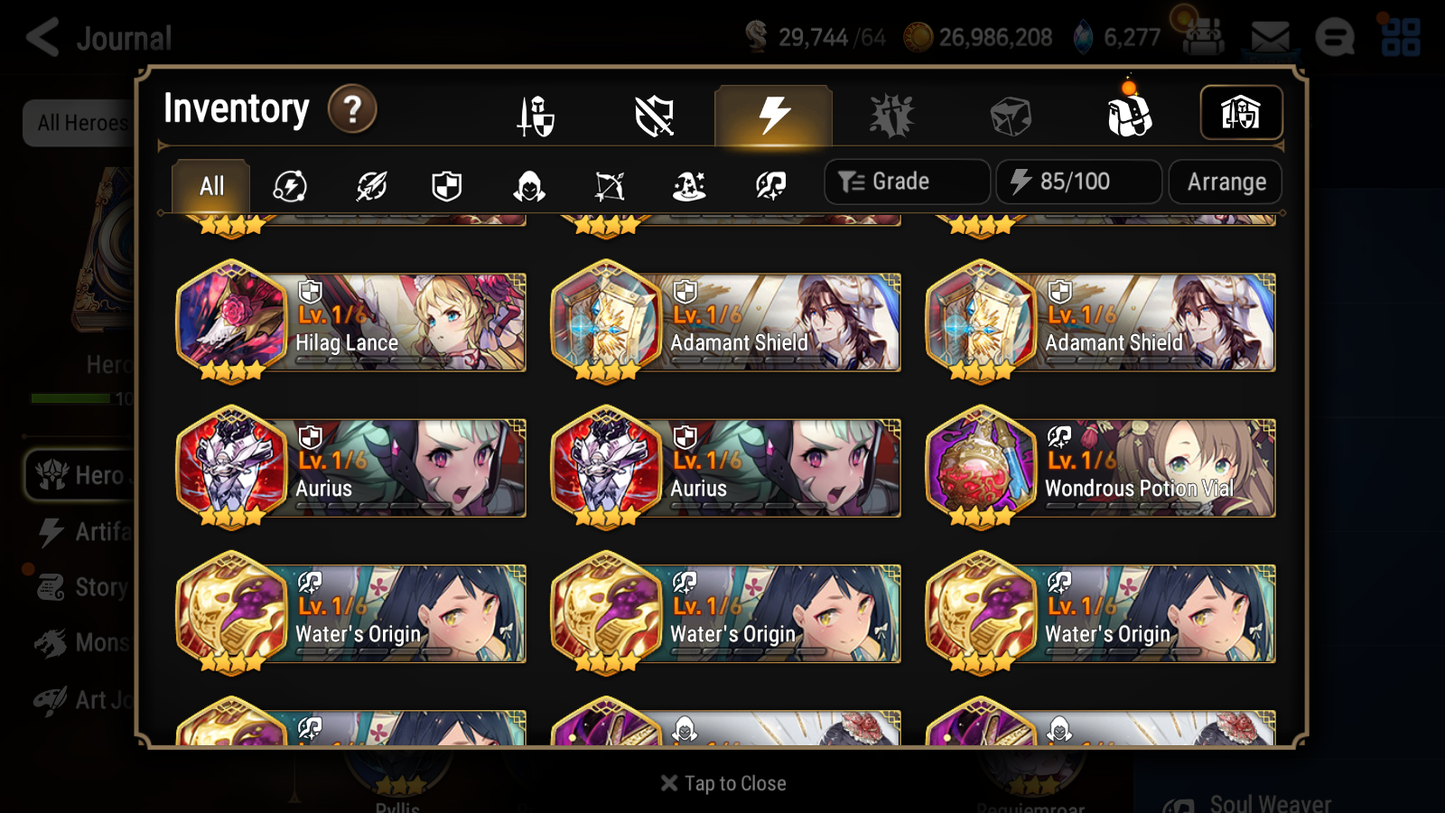
Task: Open the community chat bubble icon
Action: (x=1335, y=36)
